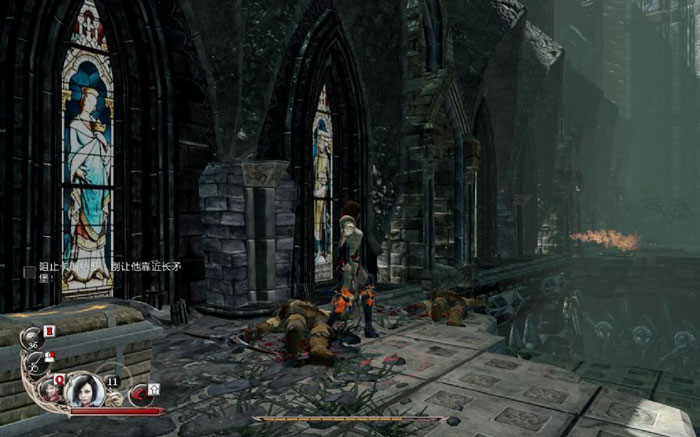
Task: Use the item slot showing count 36
Action: 32,340
